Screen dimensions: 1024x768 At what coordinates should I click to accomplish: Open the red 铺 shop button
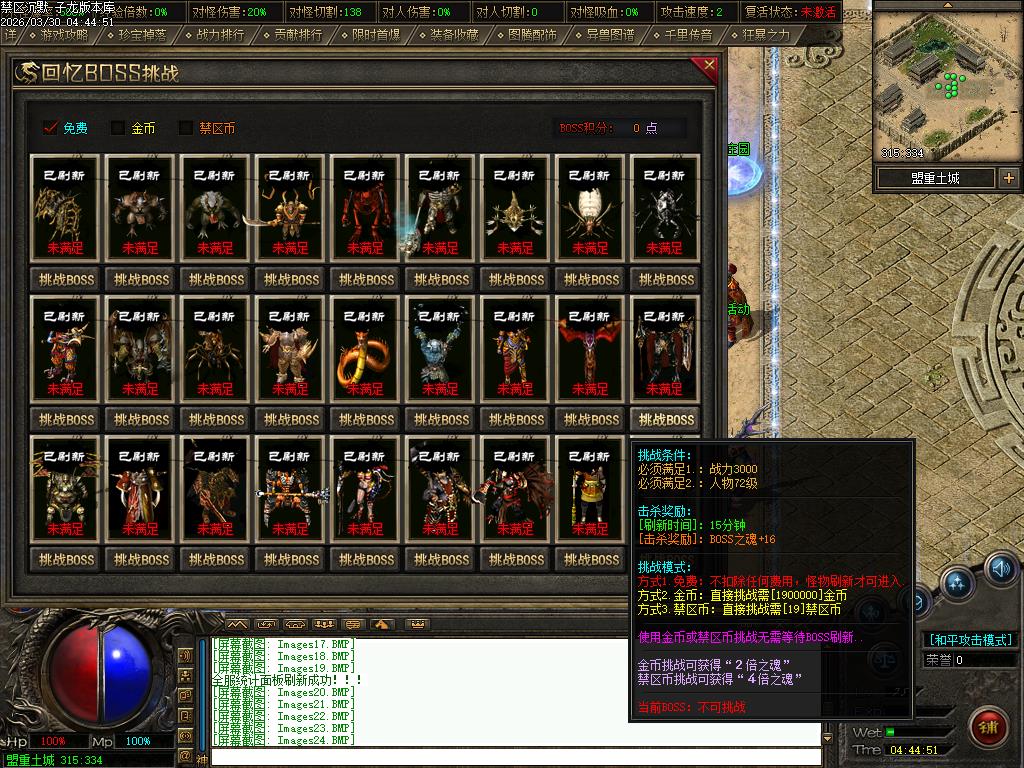989,723
